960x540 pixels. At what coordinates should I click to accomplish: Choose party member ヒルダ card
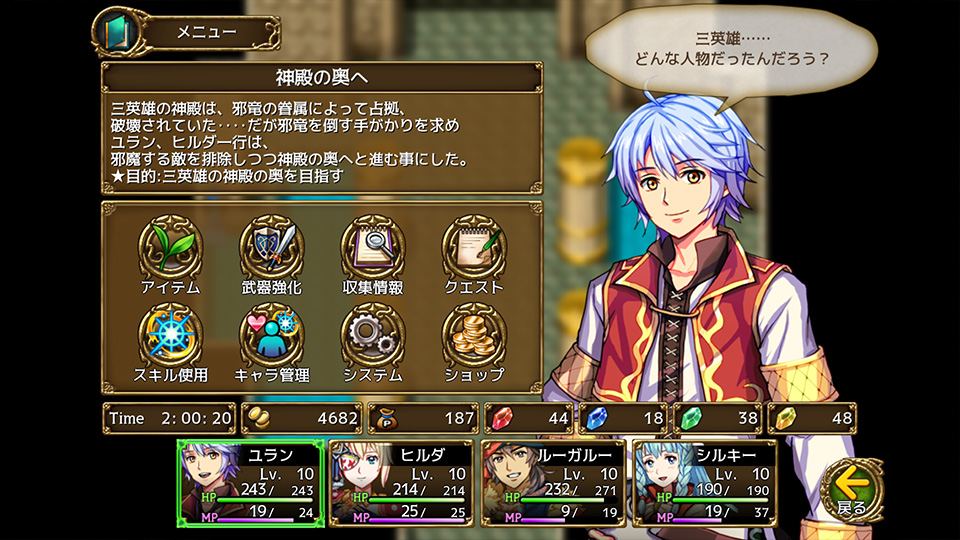coord(399,482)
